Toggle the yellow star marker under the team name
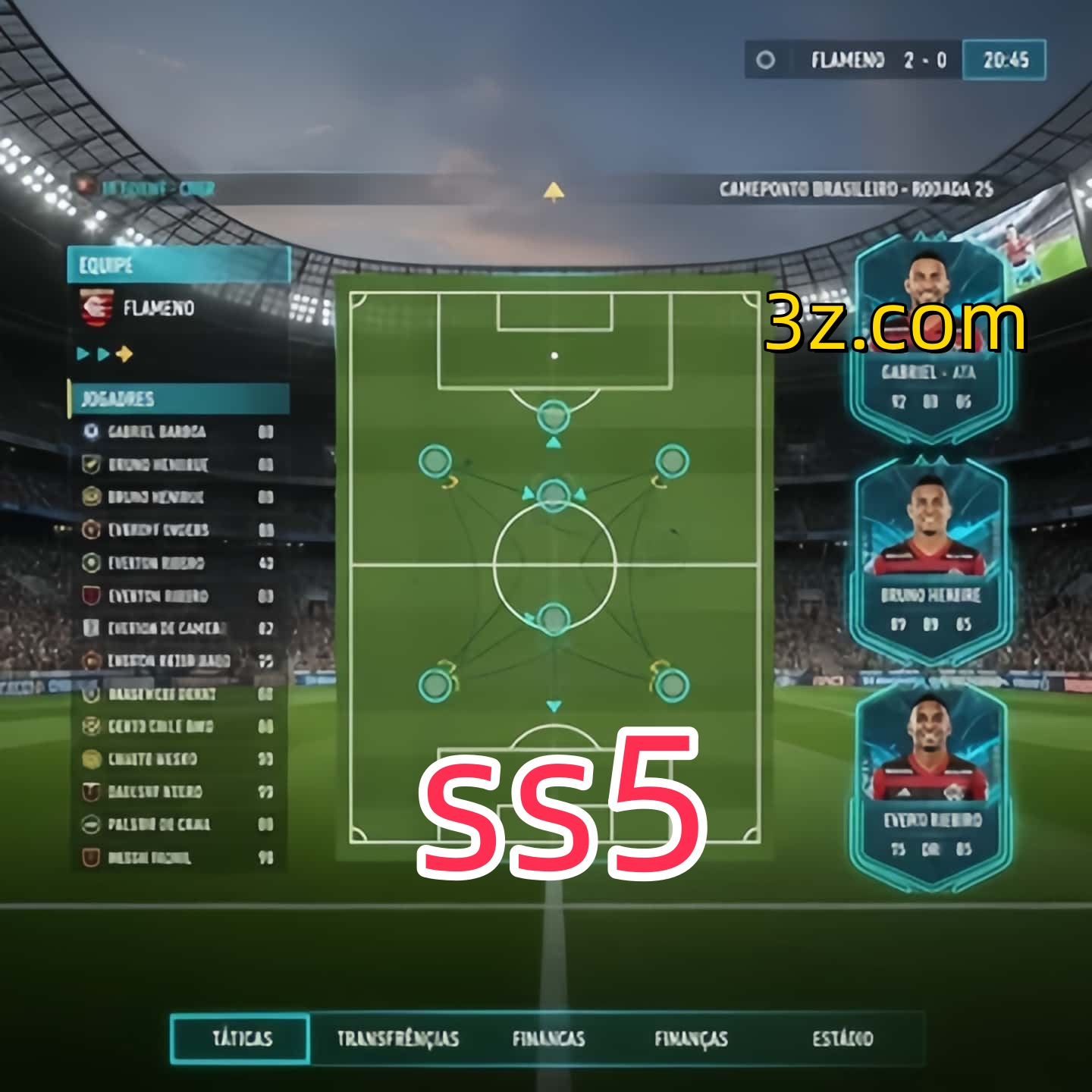 click(x=125, y=353)
